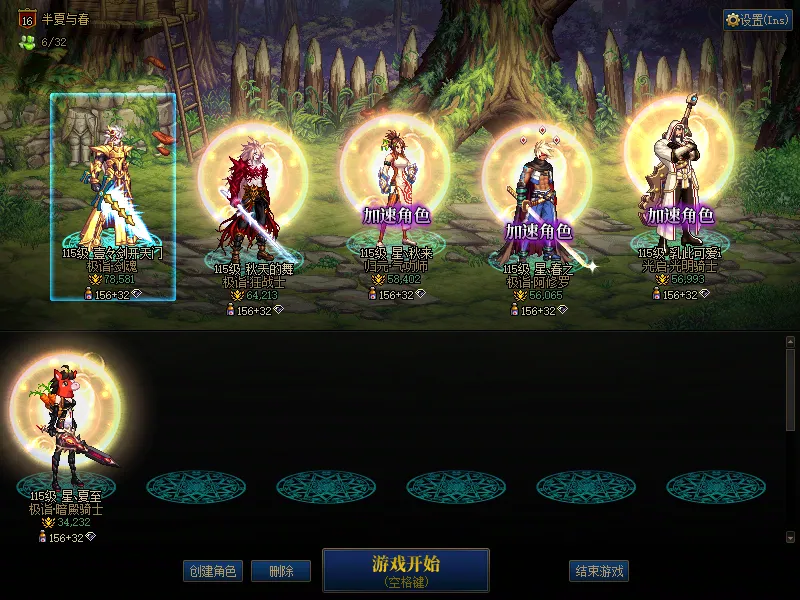800x600 pixels.
Task: Exit via the 结束游戏 button
Action: pyautogui.click(x=599, y=571)
